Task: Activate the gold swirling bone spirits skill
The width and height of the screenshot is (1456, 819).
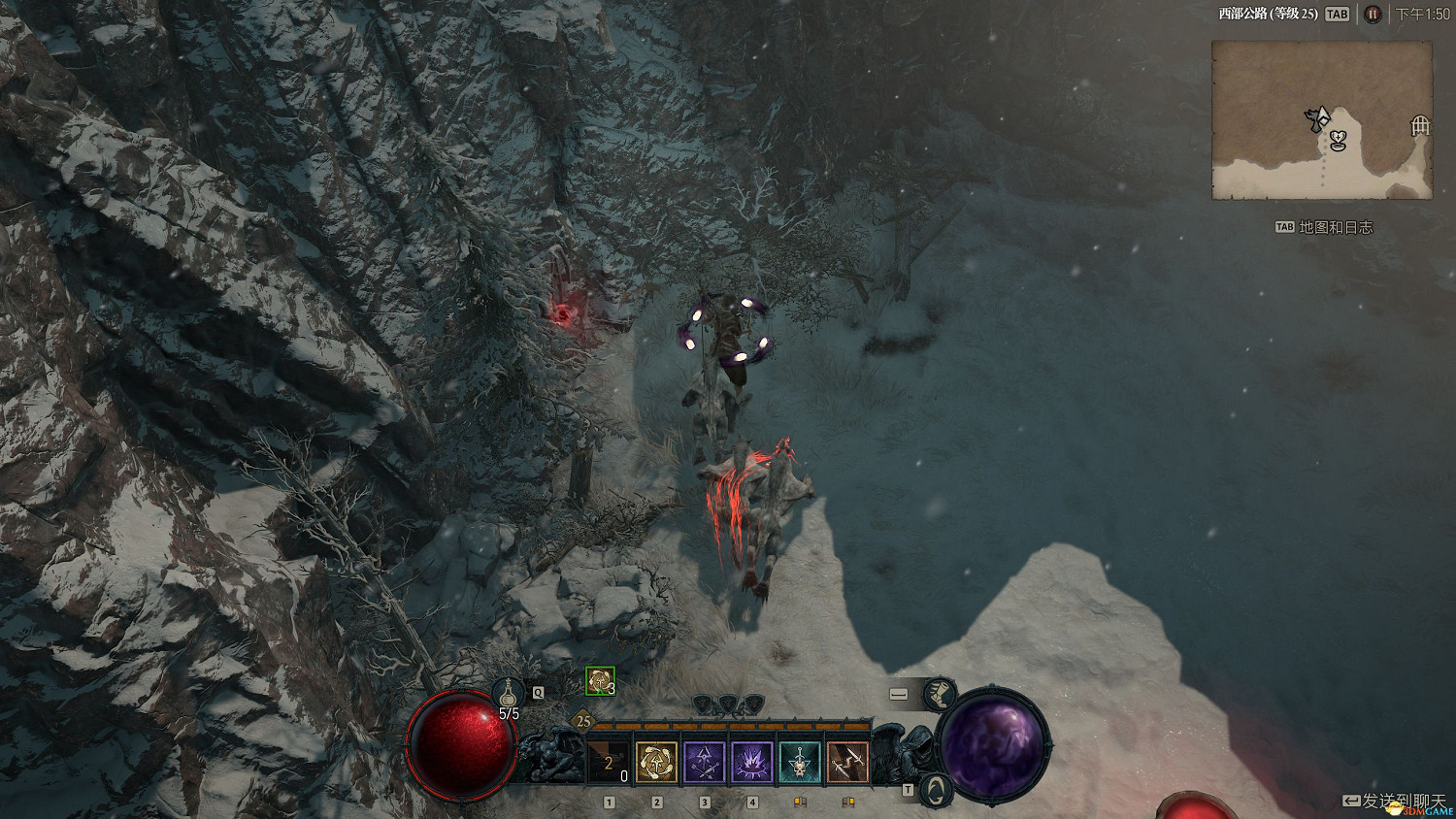Action: coord(656,763)
